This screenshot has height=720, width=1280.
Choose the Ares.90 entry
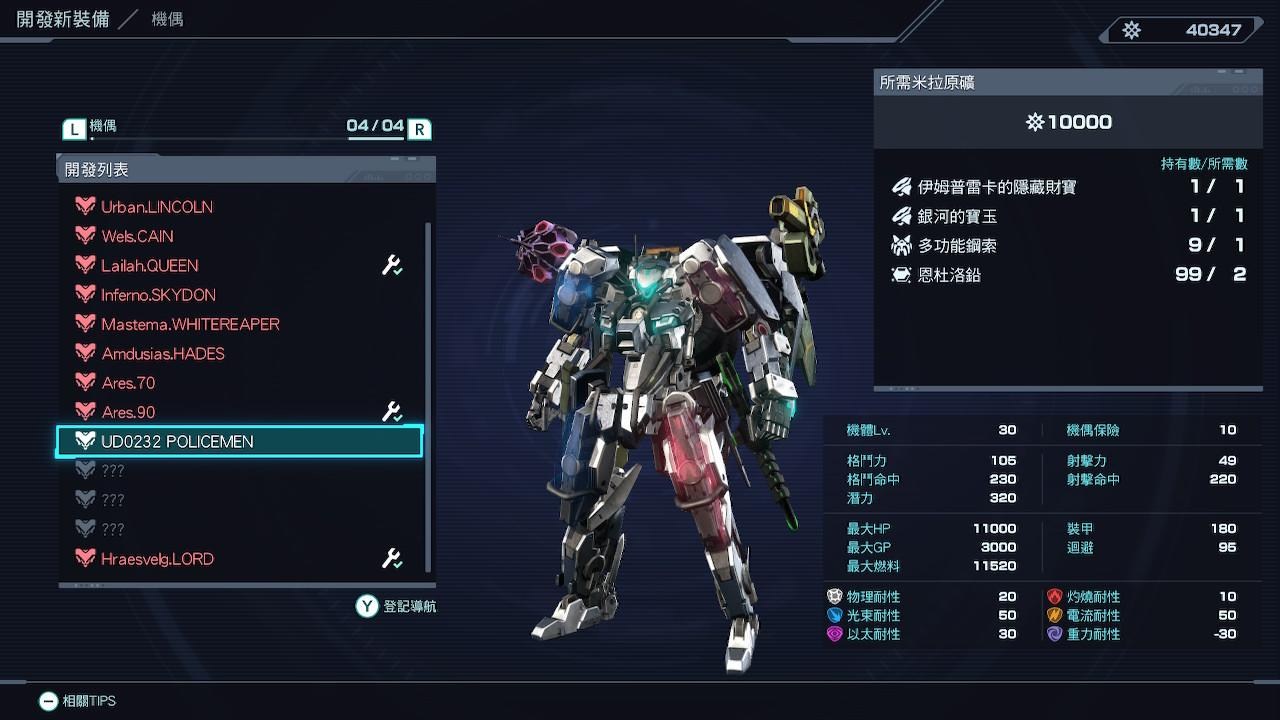pyautogui.click(x=128, y=412)
